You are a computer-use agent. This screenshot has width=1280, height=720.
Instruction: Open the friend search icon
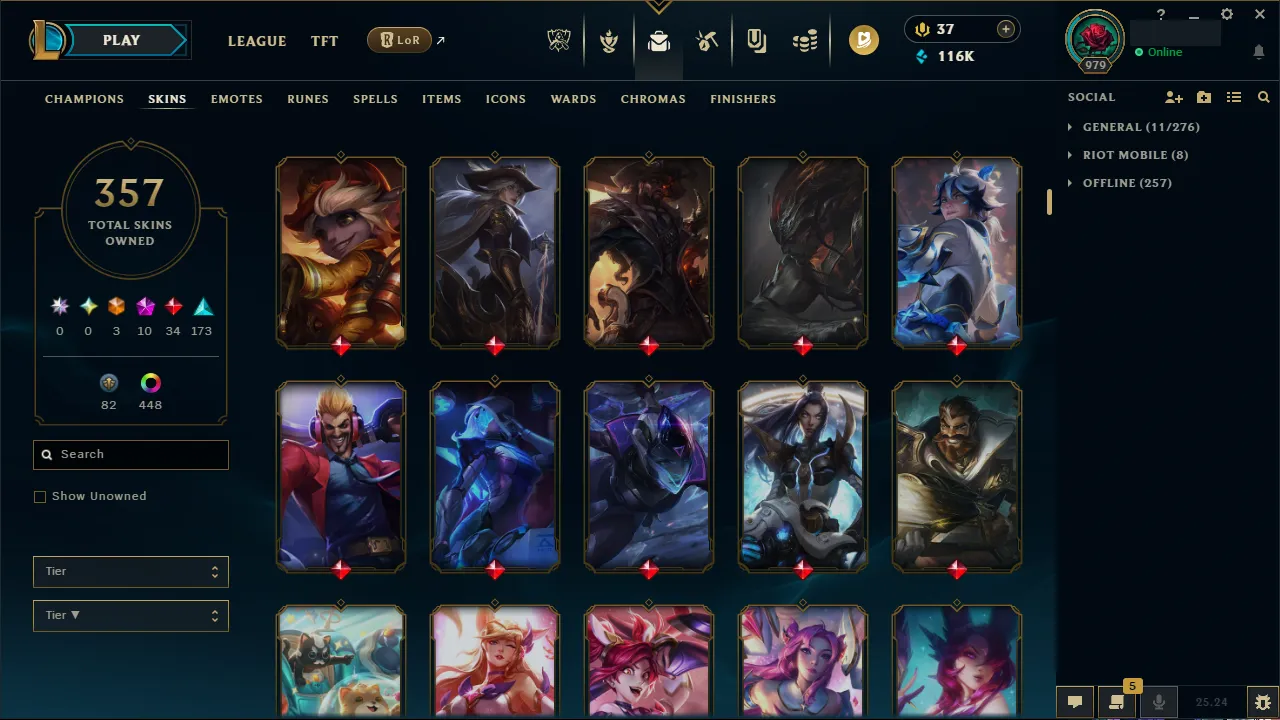point(1263,97)
